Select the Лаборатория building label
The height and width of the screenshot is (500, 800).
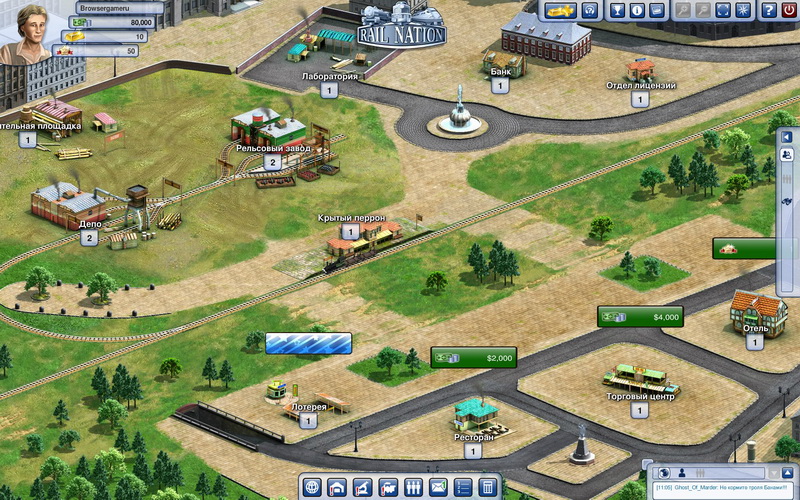(x=329, y=76)
